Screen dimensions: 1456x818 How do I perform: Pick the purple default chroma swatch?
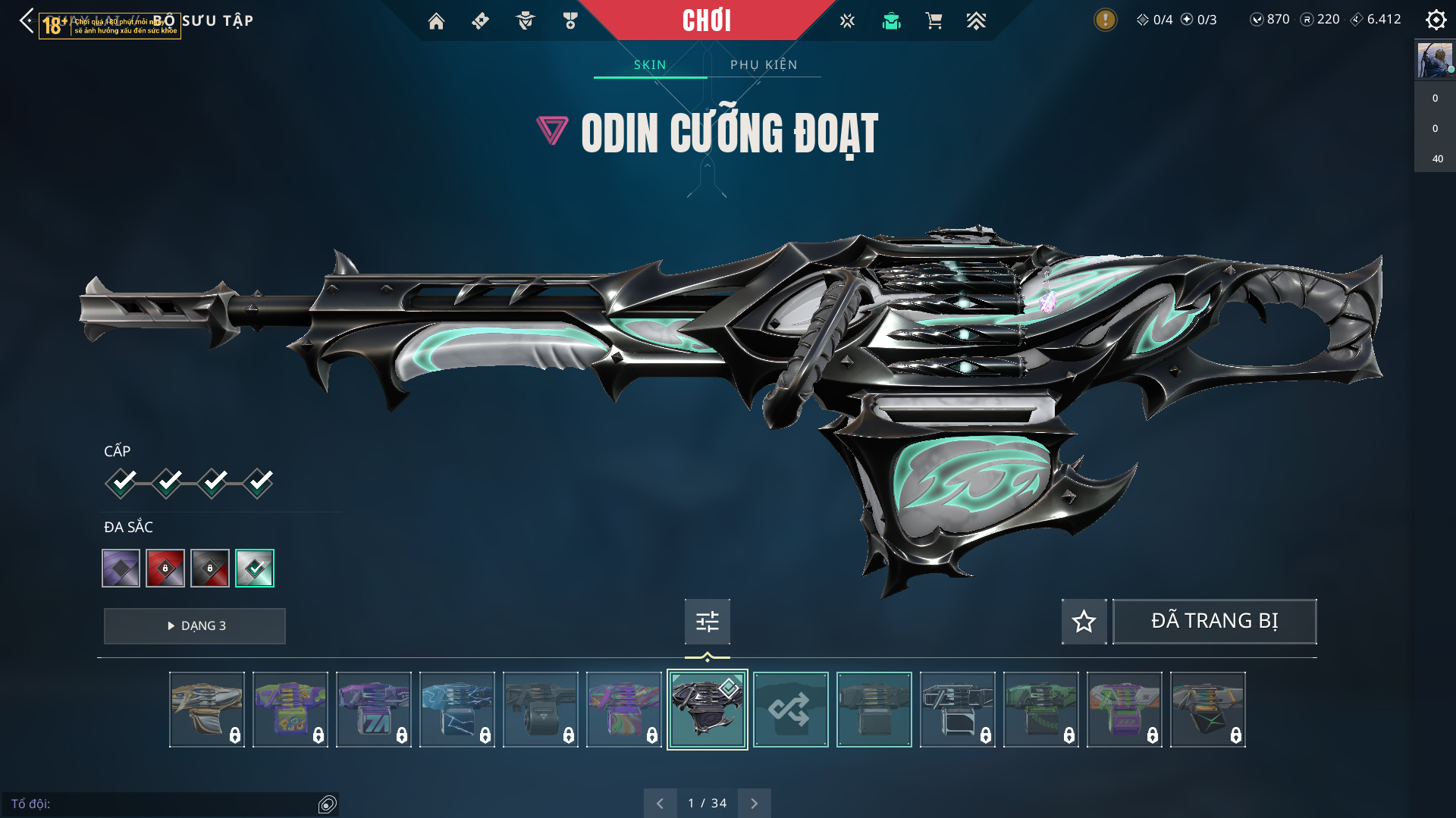click(x=121, y=568)
